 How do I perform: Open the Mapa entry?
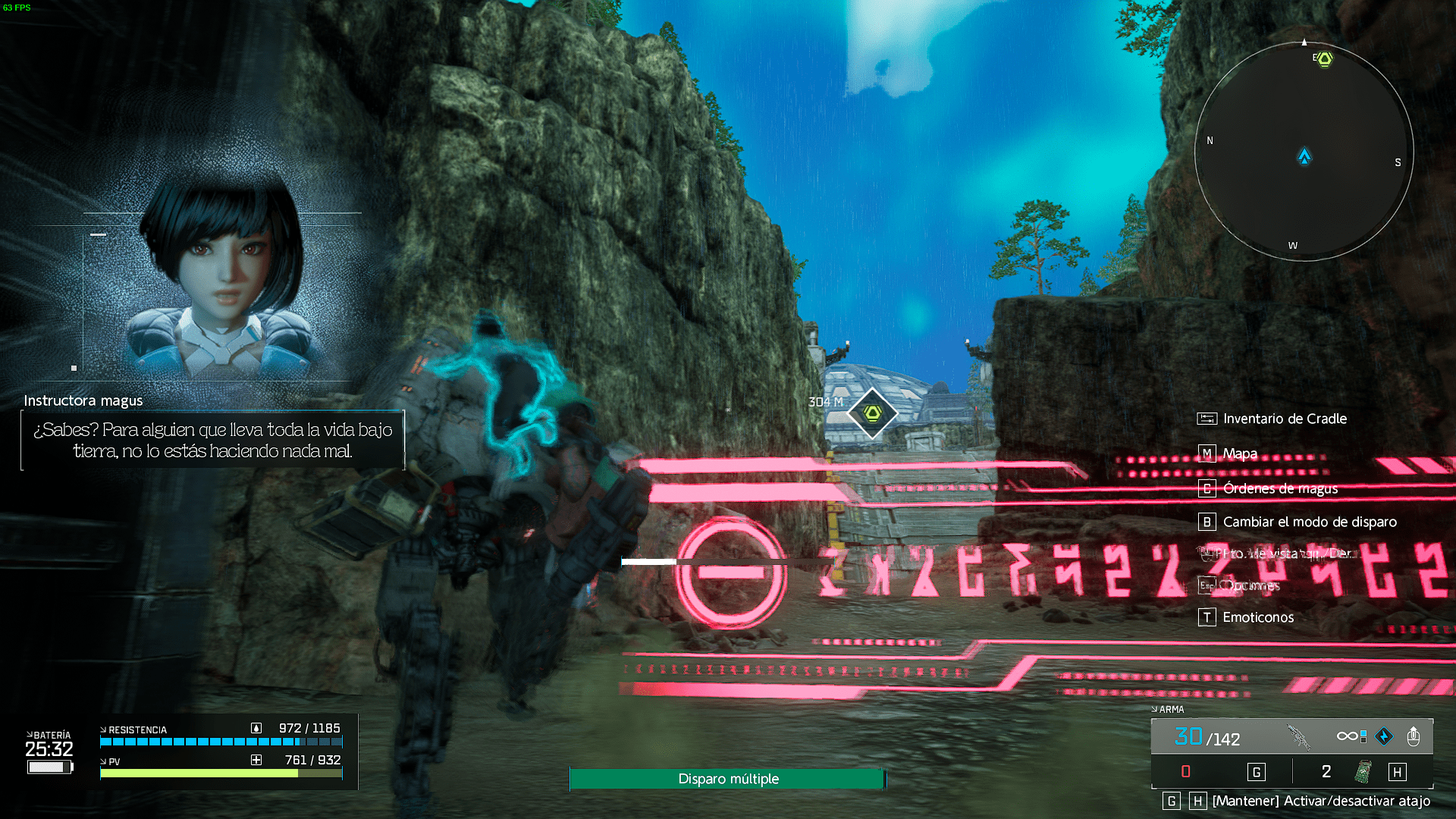tap(1239, 453)
